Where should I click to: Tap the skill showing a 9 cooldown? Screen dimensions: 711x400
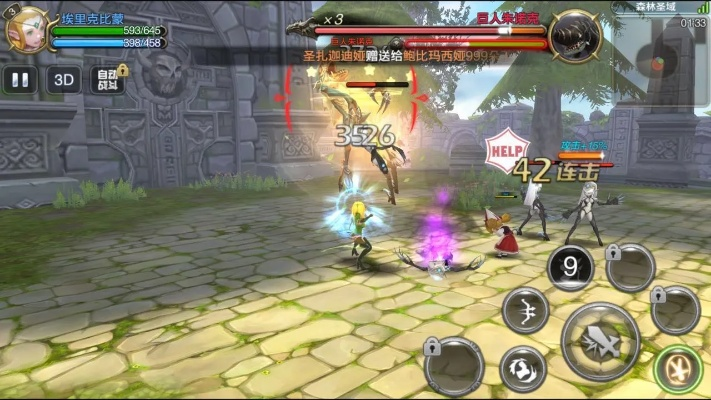(x=570, y=267)
